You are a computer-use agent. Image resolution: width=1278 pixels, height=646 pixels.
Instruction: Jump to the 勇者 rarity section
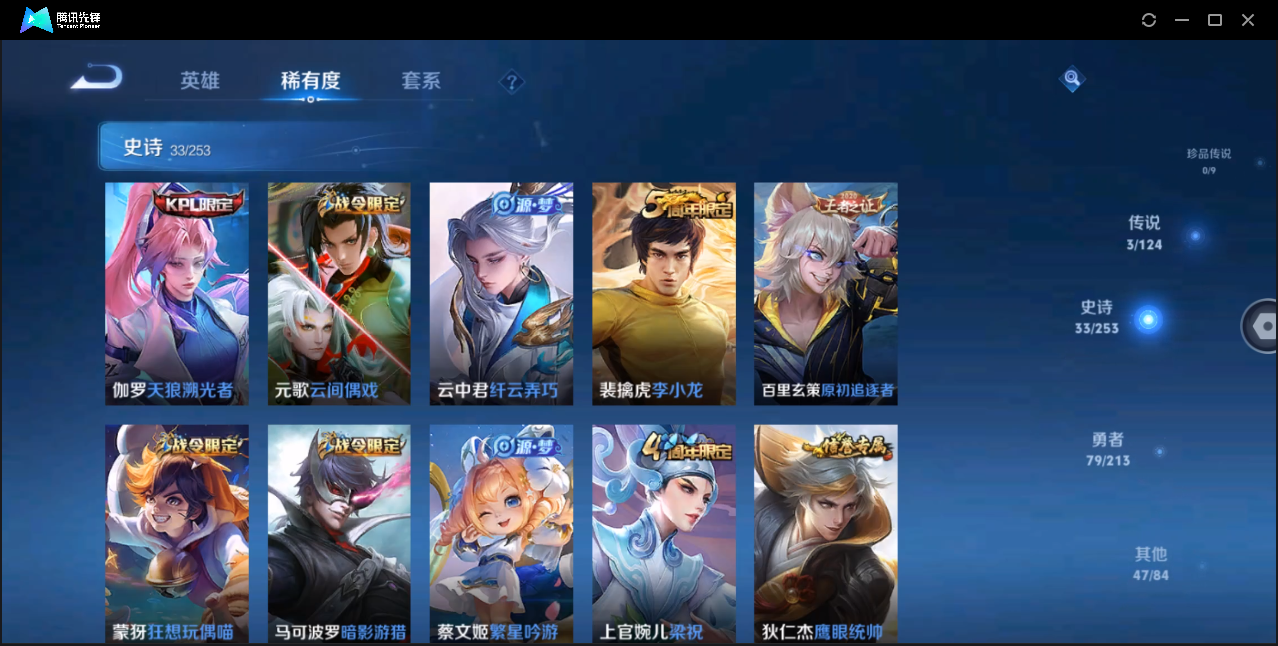point(1107,448)
